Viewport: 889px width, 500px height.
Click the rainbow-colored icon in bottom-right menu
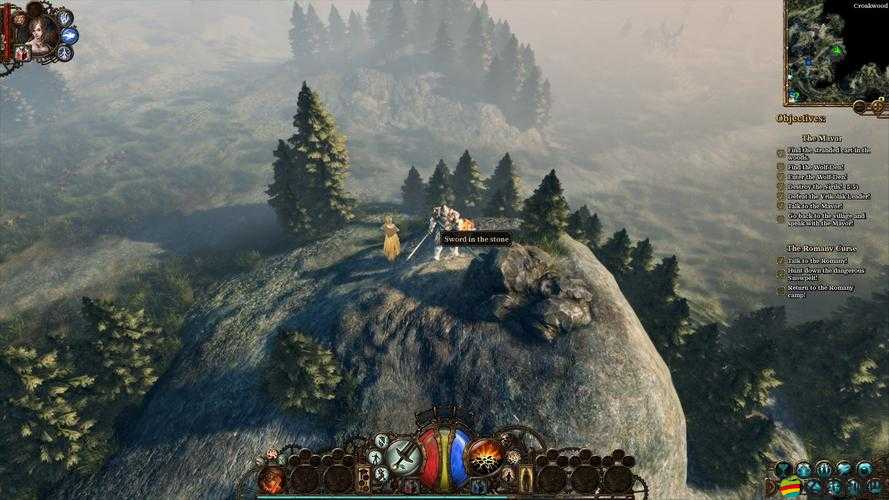[x=790, y=488]
